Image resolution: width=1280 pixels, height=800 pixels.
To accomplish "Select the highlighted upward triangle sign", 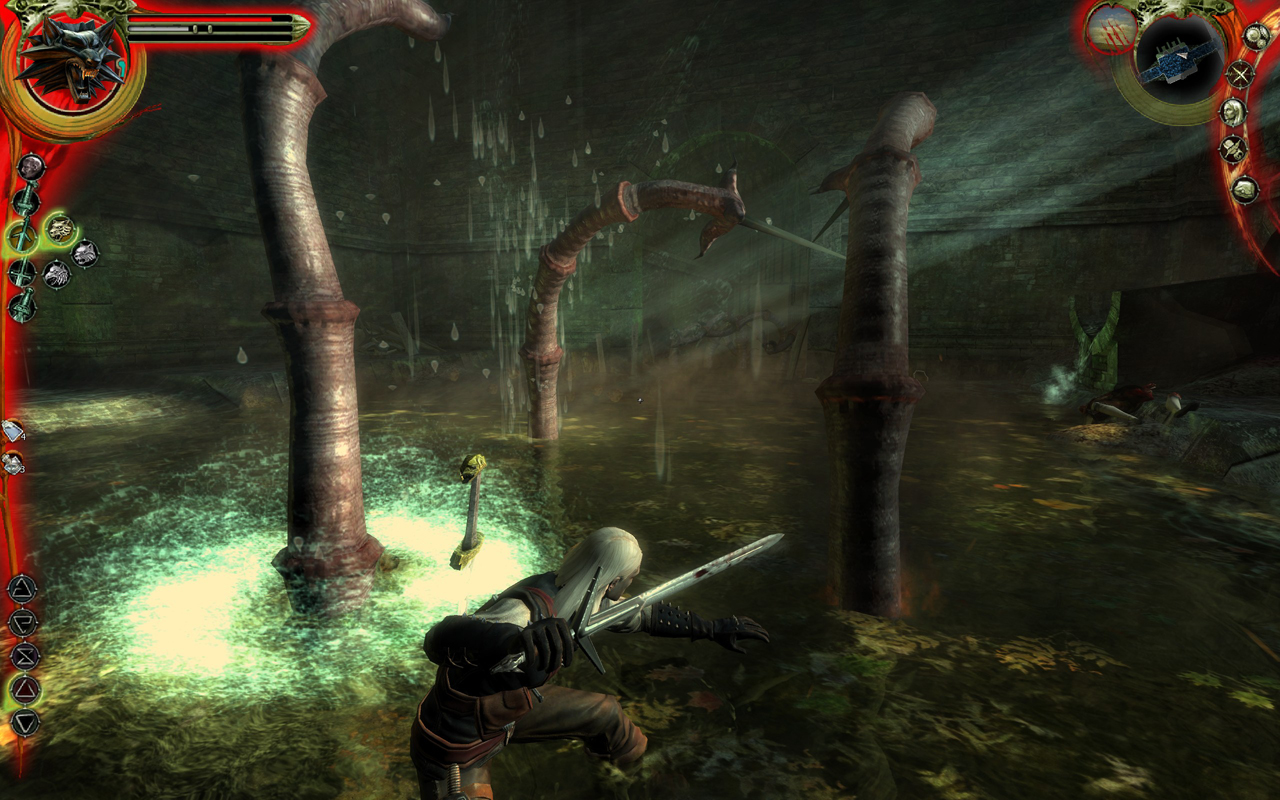I will tap(24, 688).
